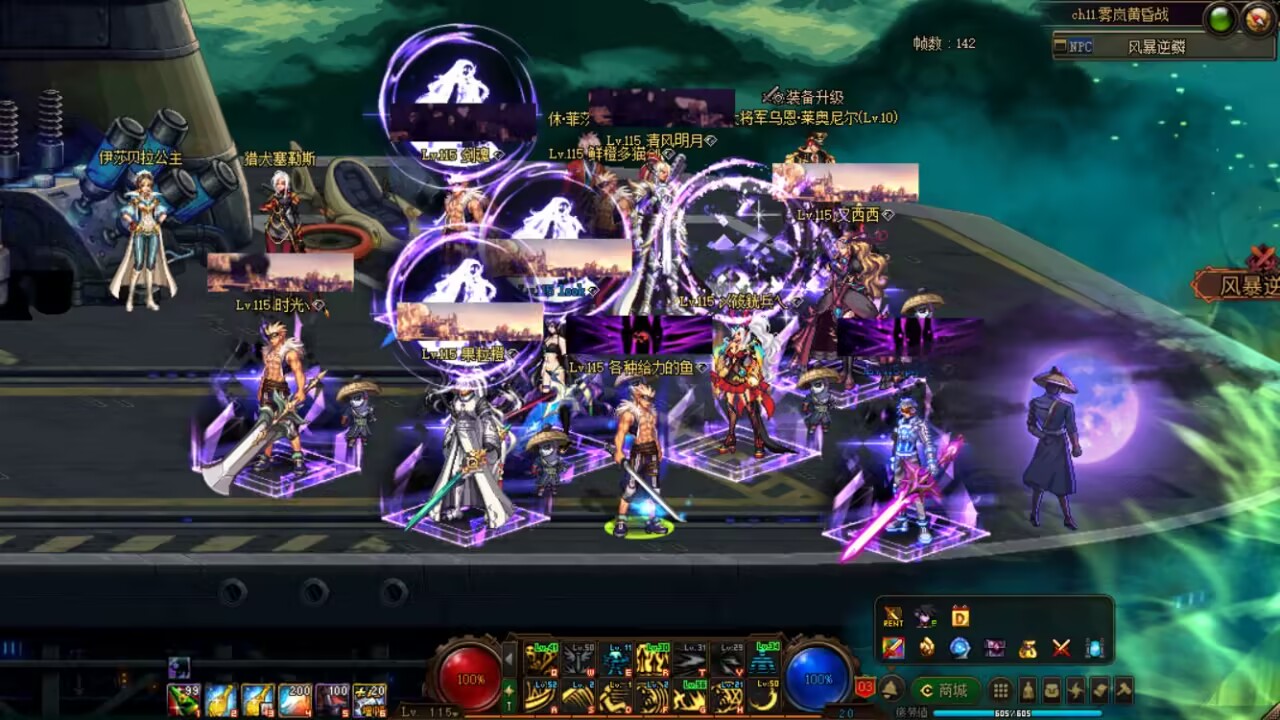
Task: Click the 风暴逆鳞 side banner
Action: [1240, 286]
